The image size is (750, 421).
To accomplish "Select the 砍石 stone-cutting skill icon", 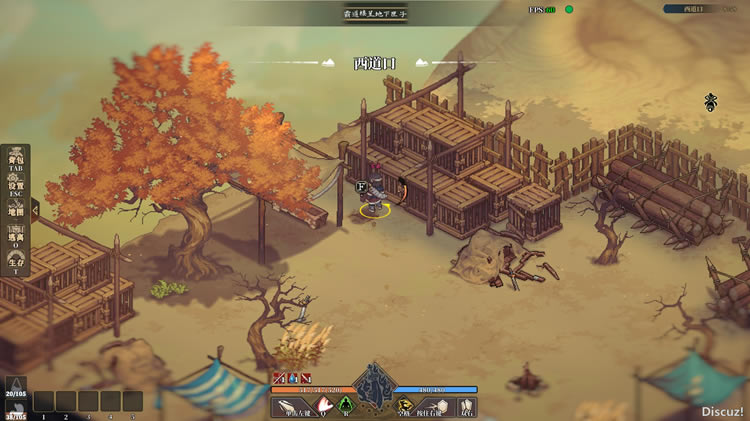I will tap(467, 407).
